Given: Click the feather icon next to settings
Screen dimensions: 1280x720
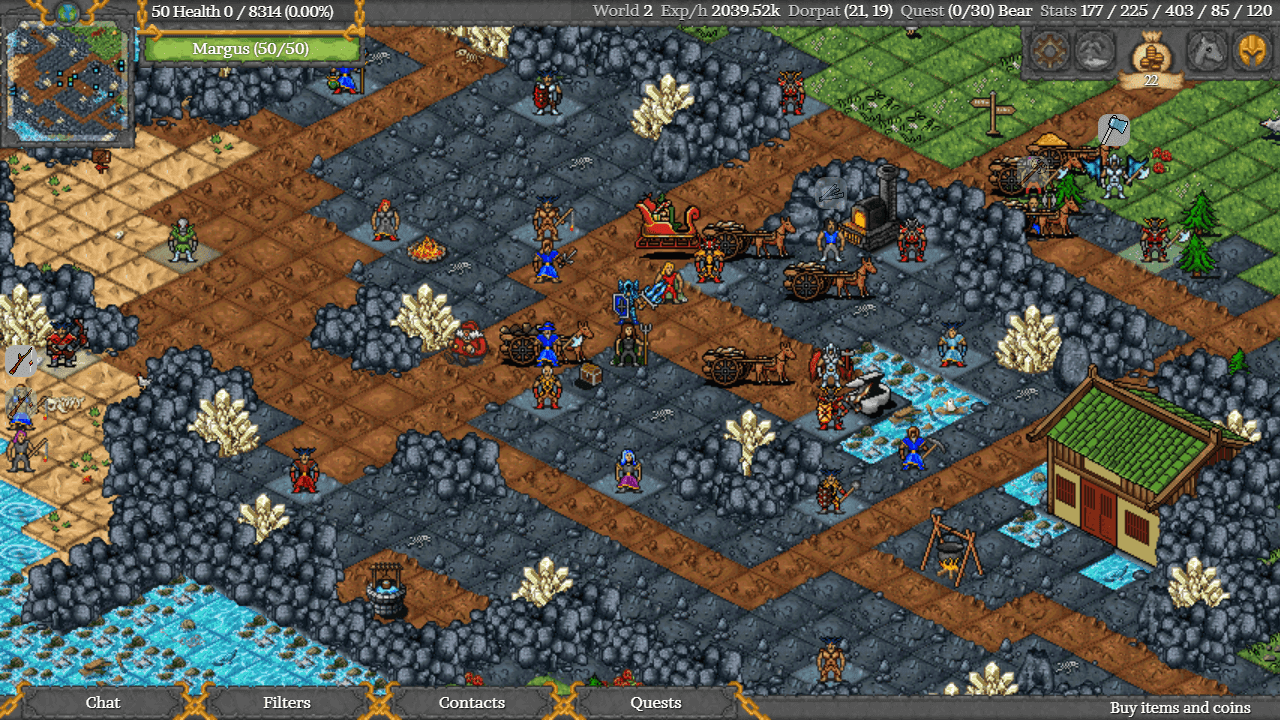Looking at the screenshot, I should click(x=1095, y=52).
